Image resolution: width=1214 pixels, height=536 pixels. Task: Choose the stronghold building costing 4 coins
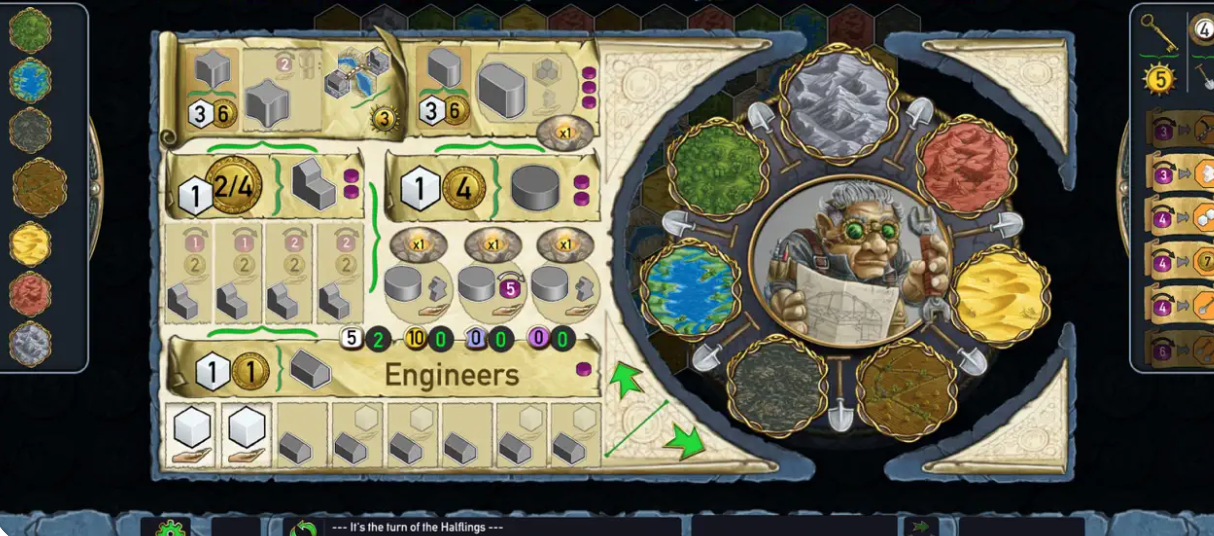539,189
